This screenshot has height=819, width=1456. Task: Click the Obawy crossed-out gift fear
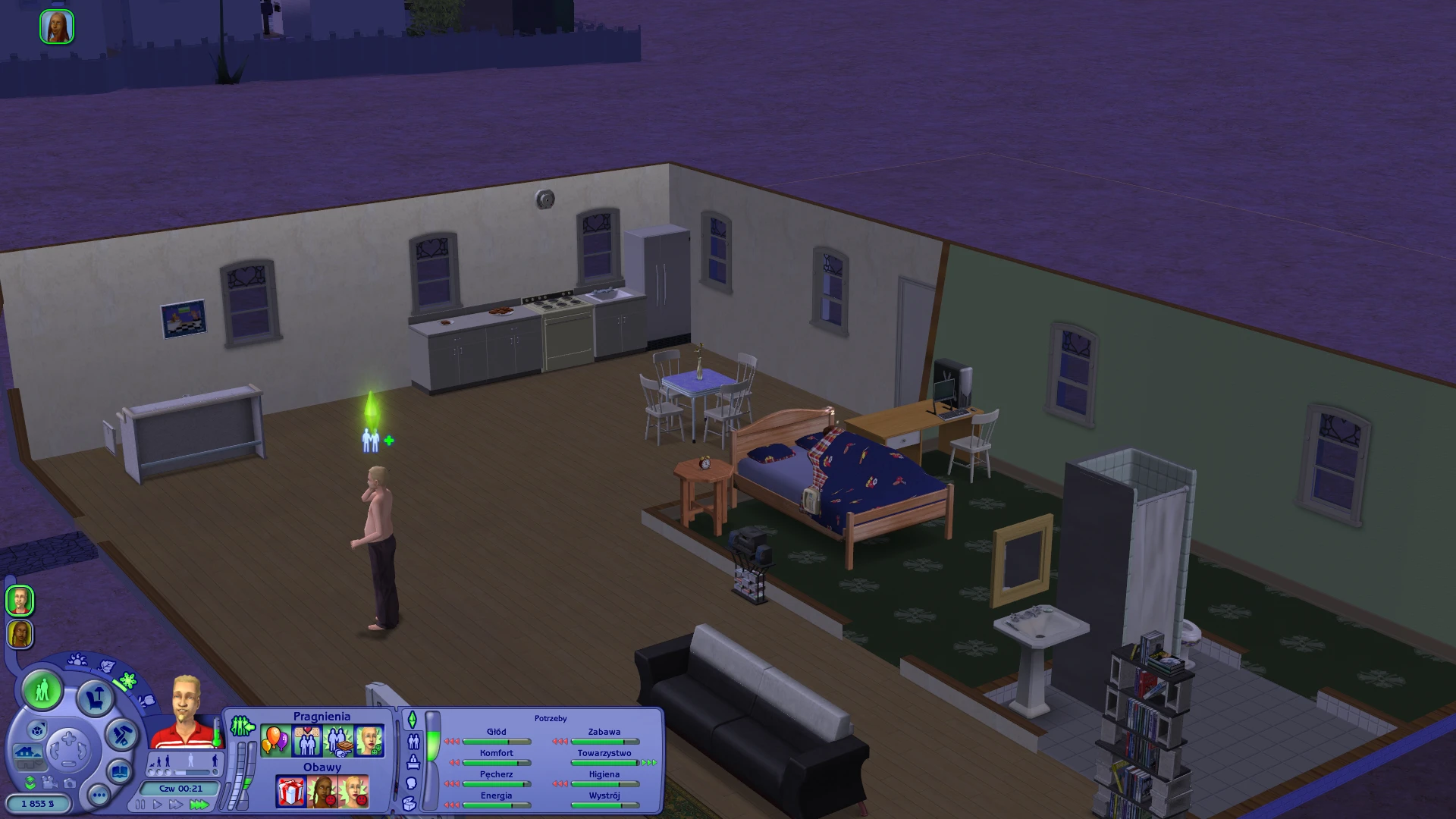click(291, 792)
